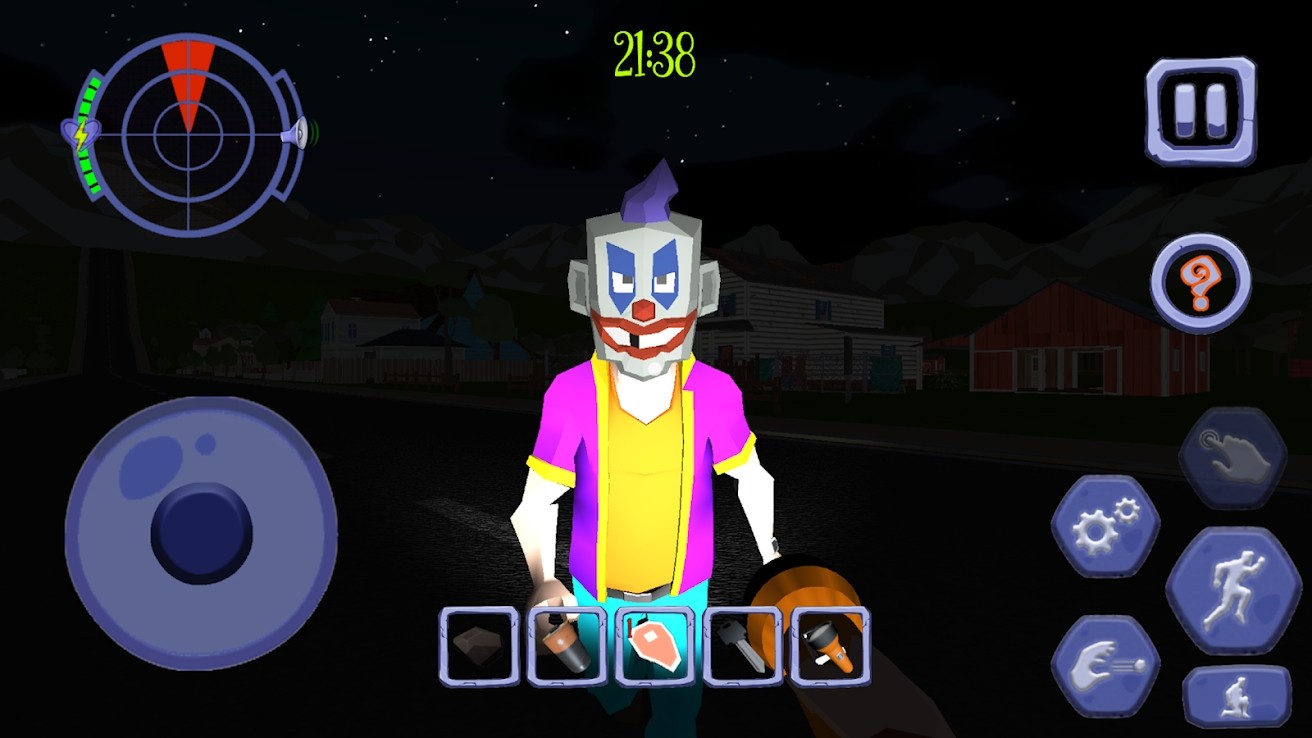
Task: Toggle the crouch button
Action: click(1236, 696)
